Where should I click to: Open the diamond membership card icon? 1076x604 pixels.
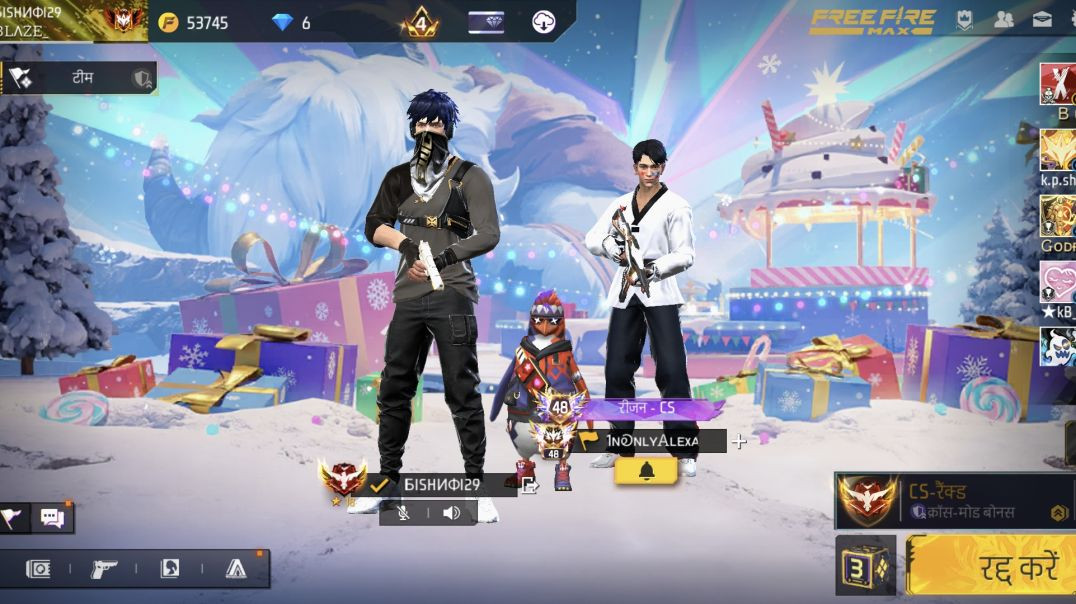point(486,22)
